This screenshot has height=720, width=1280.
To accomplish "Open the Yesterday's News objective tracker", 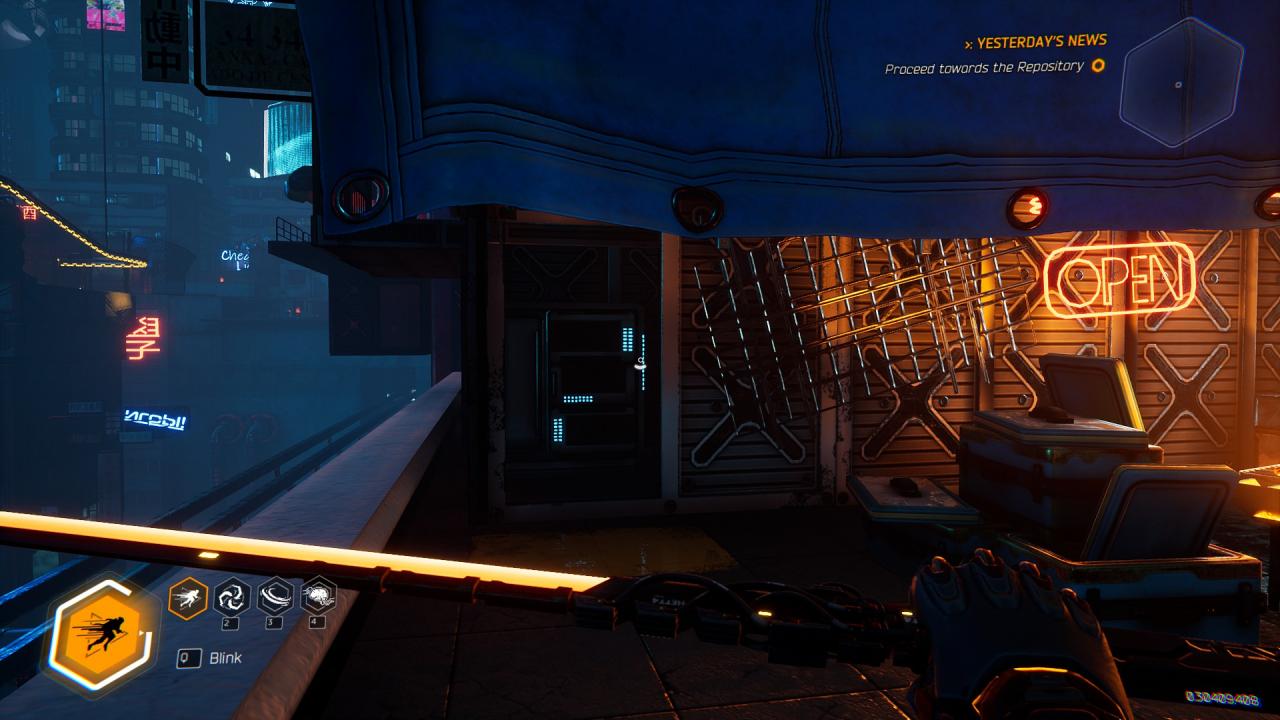I will 1041,42.
